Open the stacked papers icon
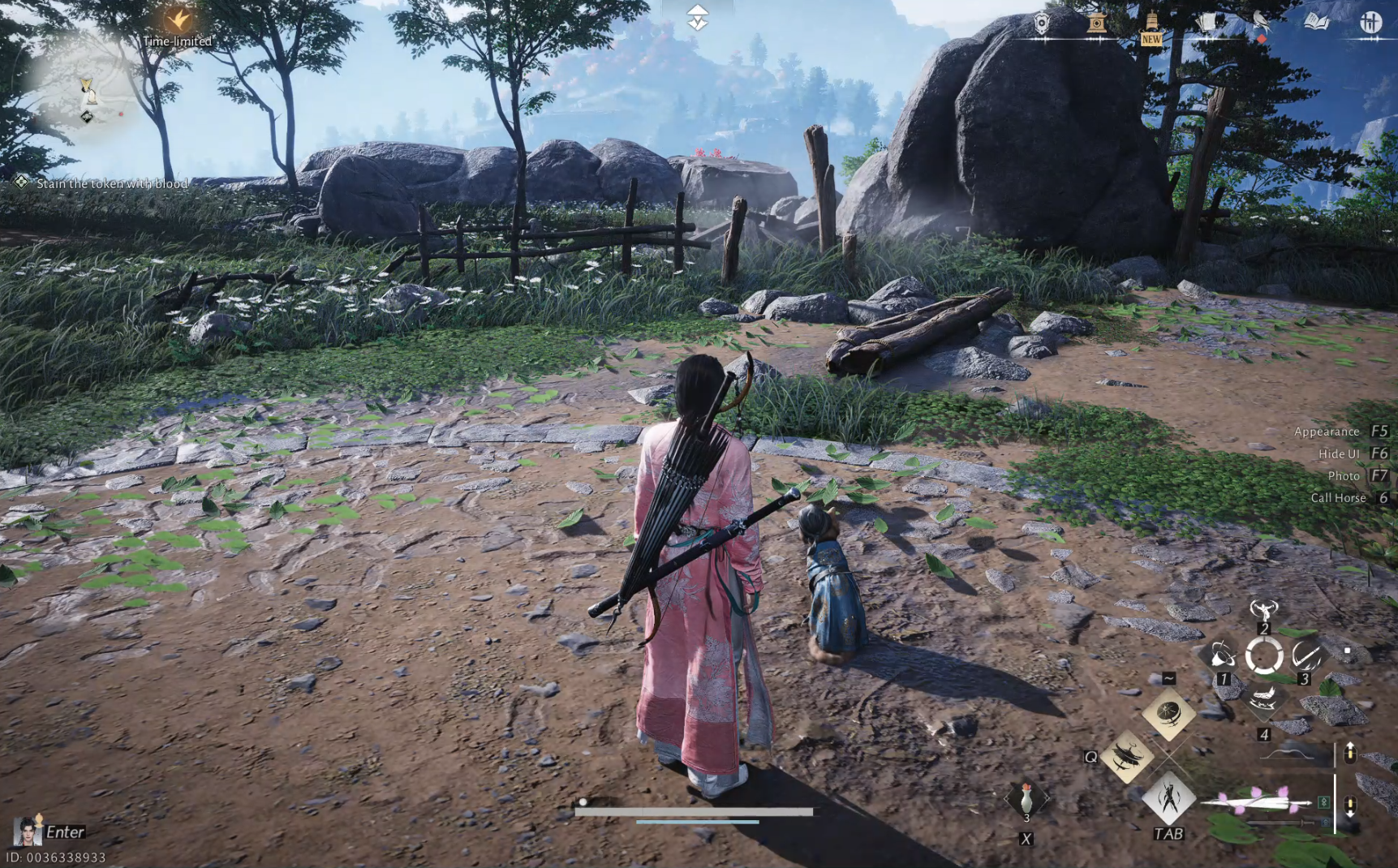 point(1207,23)
